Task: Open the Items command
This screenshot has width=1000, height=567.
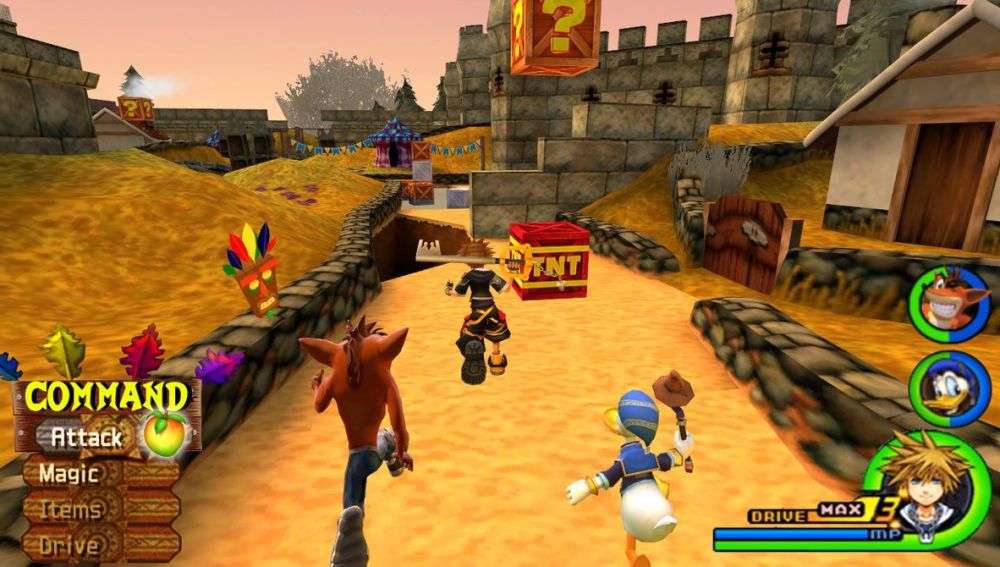Action: click(70, 509)
